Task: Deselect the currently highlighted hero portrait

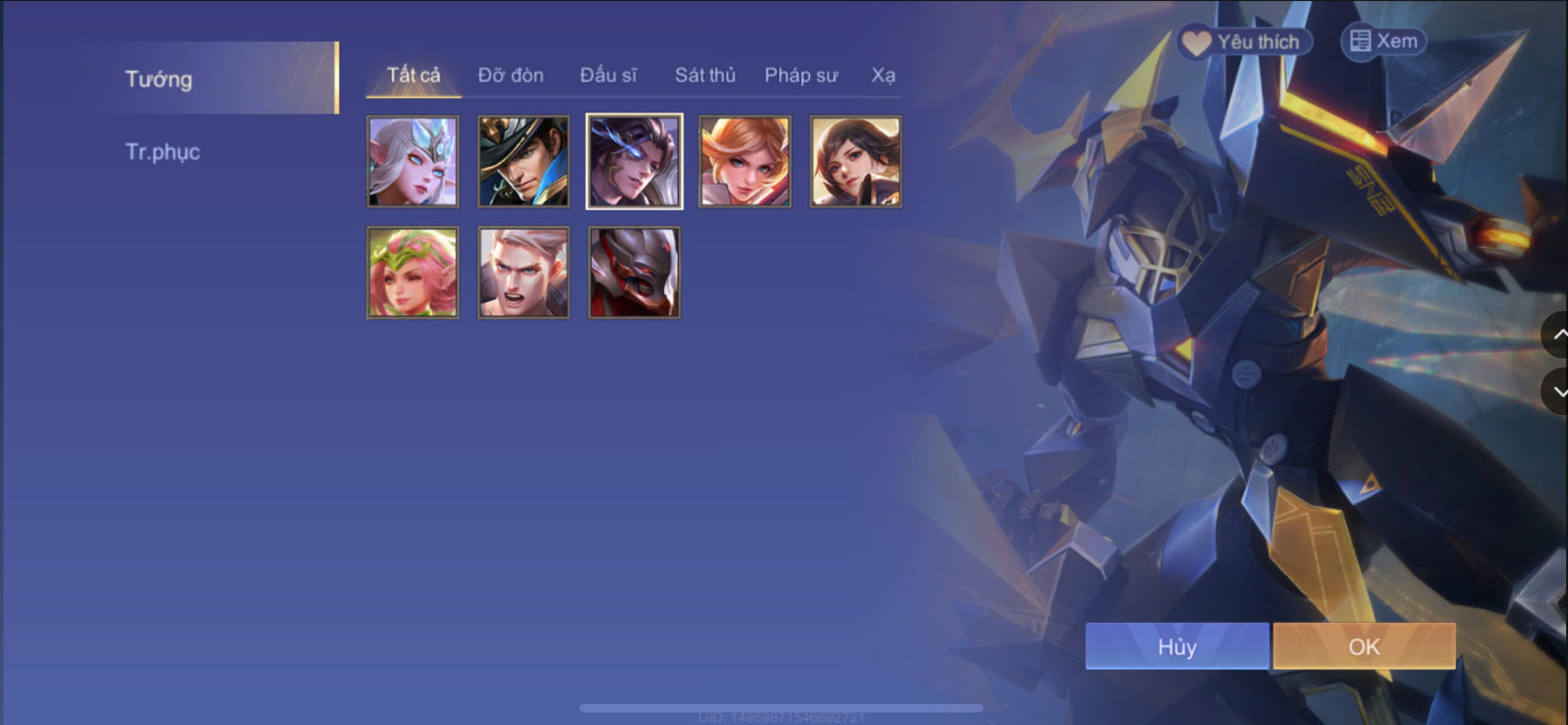Action: [x=633, y=161]
